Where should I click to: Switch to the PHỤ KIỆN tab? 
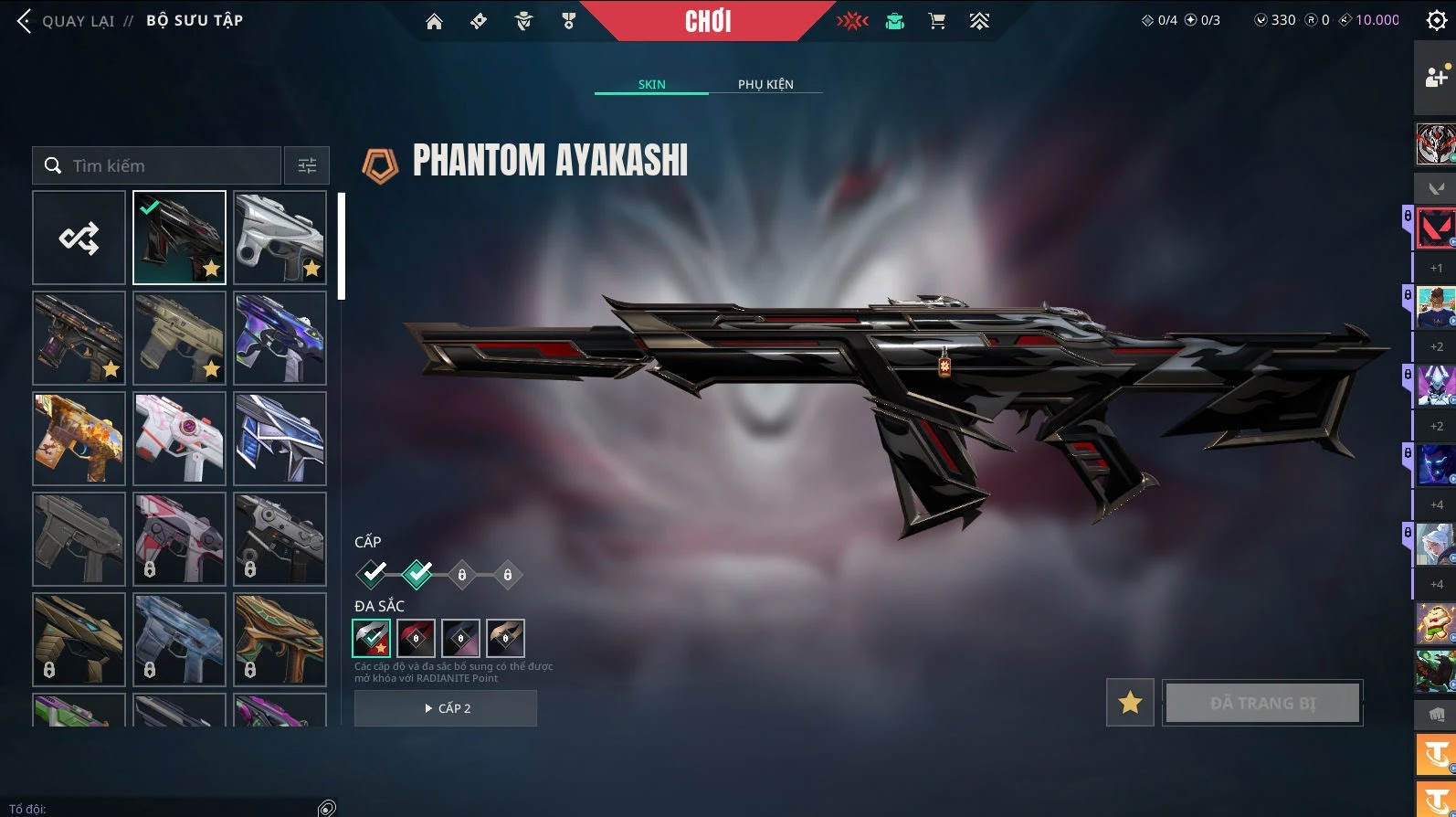[x=765, y=84]
